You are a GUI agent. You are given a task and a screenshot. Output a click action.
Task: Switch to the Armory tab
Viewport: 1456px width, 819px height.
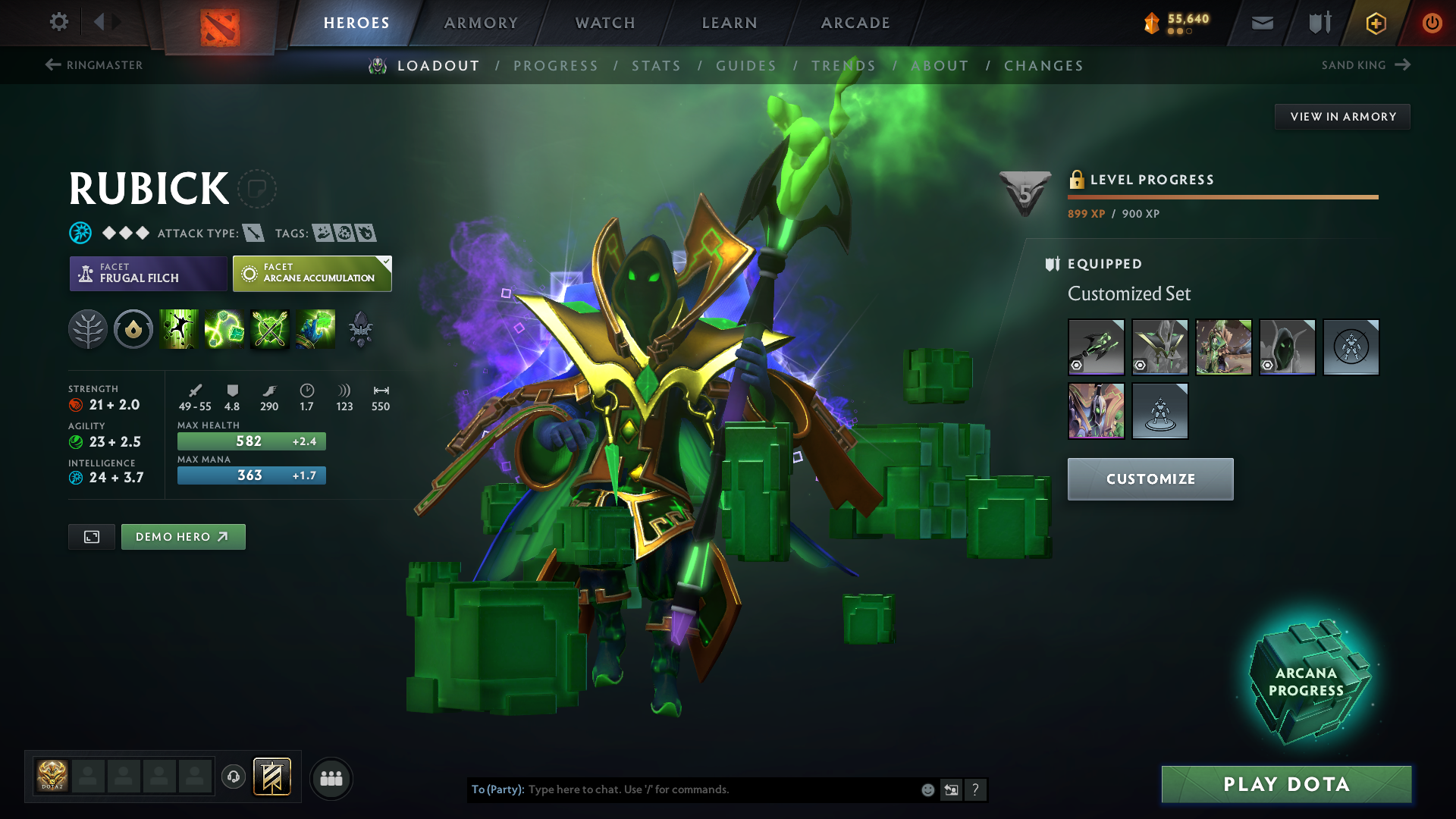tap(481, 23)
